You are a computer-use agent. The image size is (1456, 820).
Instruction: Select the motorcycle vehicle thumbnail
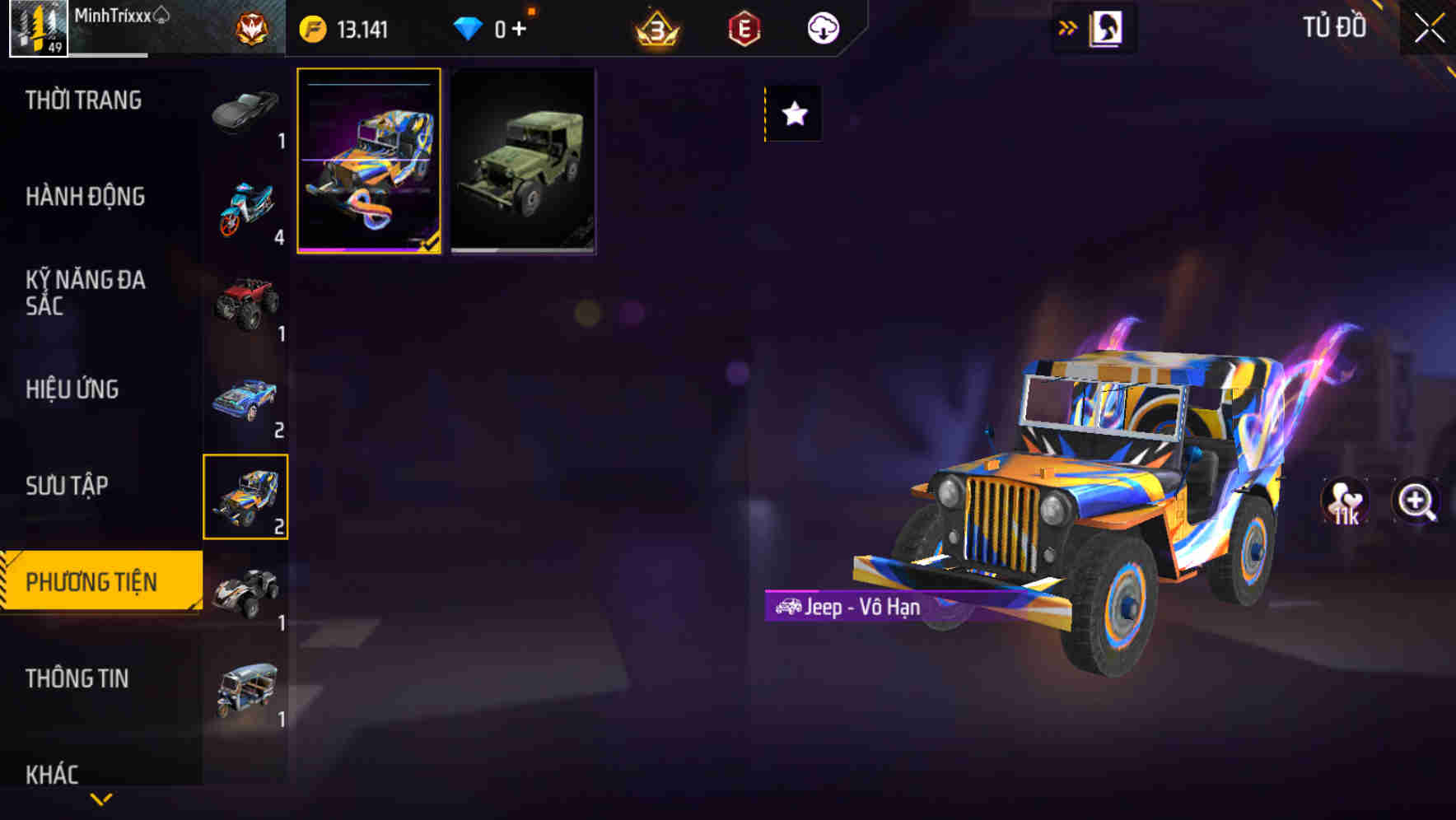245,200
